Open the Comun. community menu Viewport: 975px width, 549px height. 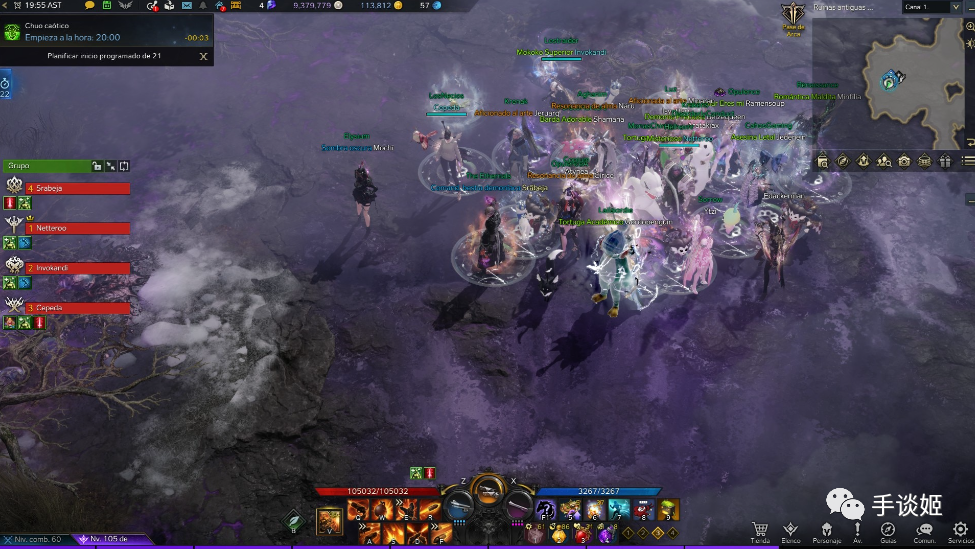pos(924,530)
